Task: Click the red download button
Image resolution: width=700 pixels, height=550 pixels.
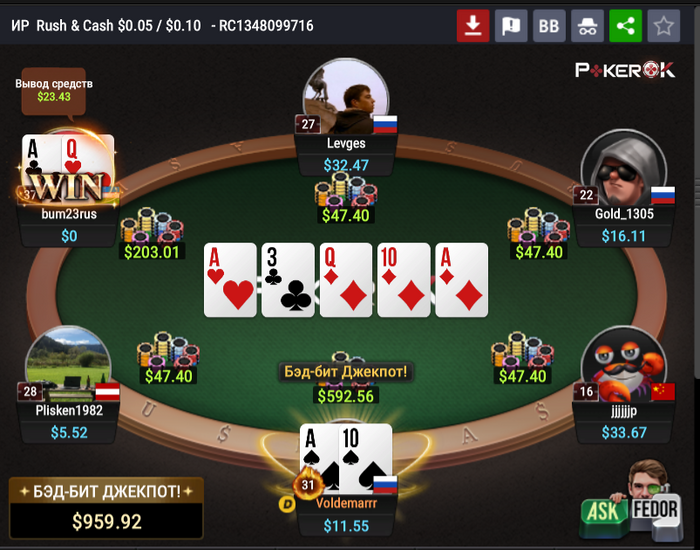Action: (473, 26)
